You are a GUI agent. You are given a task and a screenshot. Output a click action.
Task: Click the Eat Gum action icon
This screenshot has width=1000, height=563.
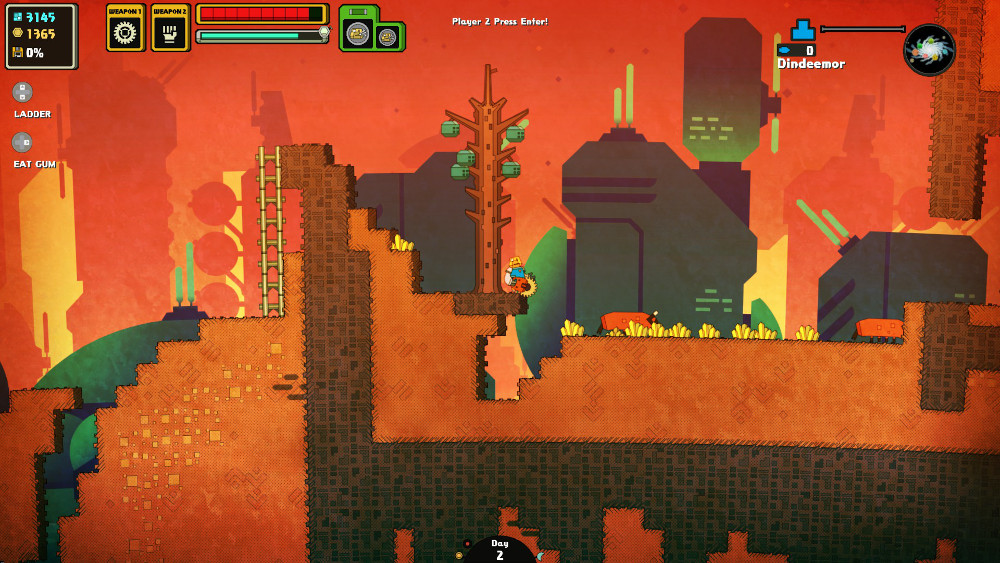[x=22, y=143]
